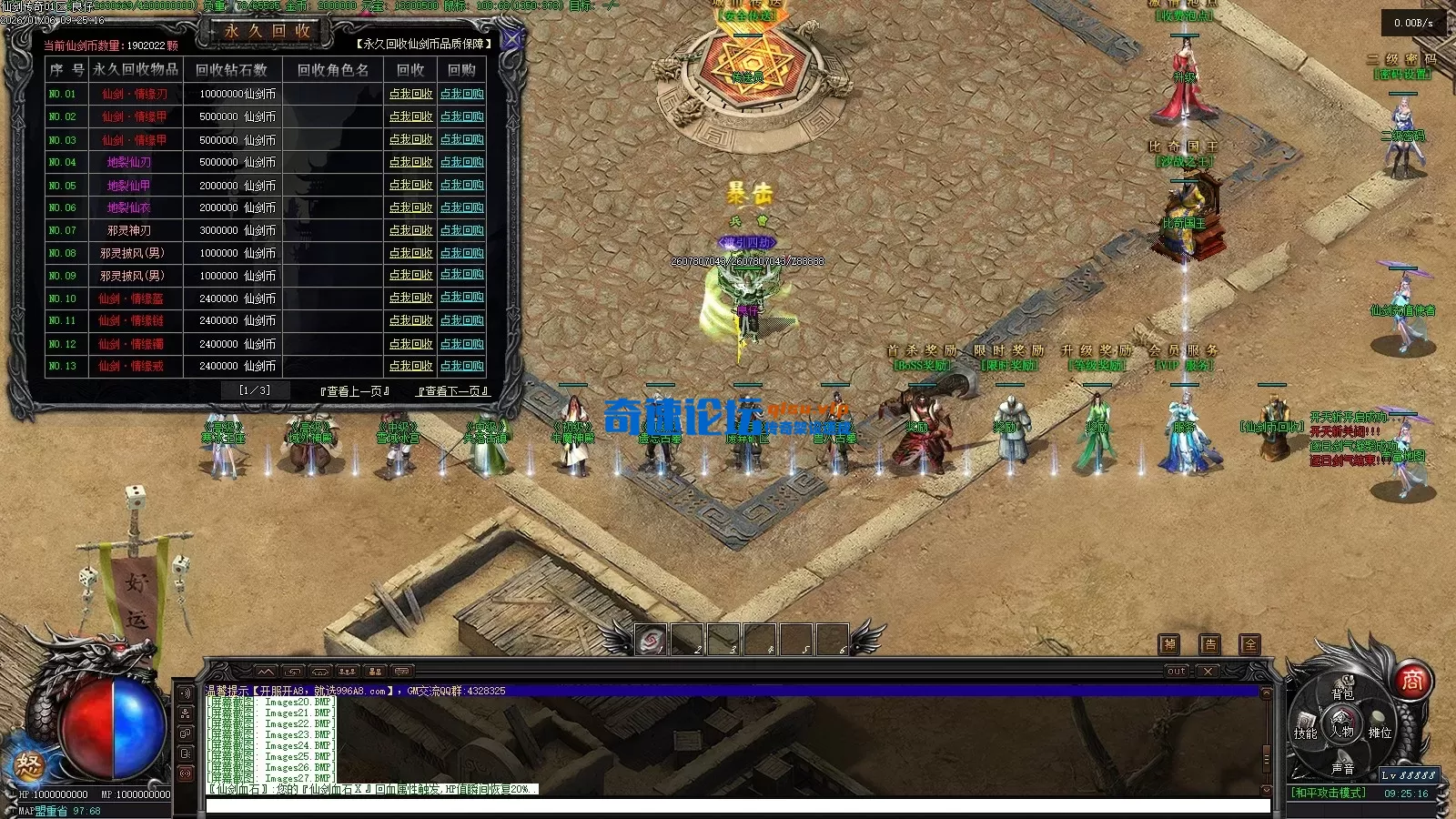Go to previous page via 查看上一页
Screen dimensions: 1456x819
355,391
